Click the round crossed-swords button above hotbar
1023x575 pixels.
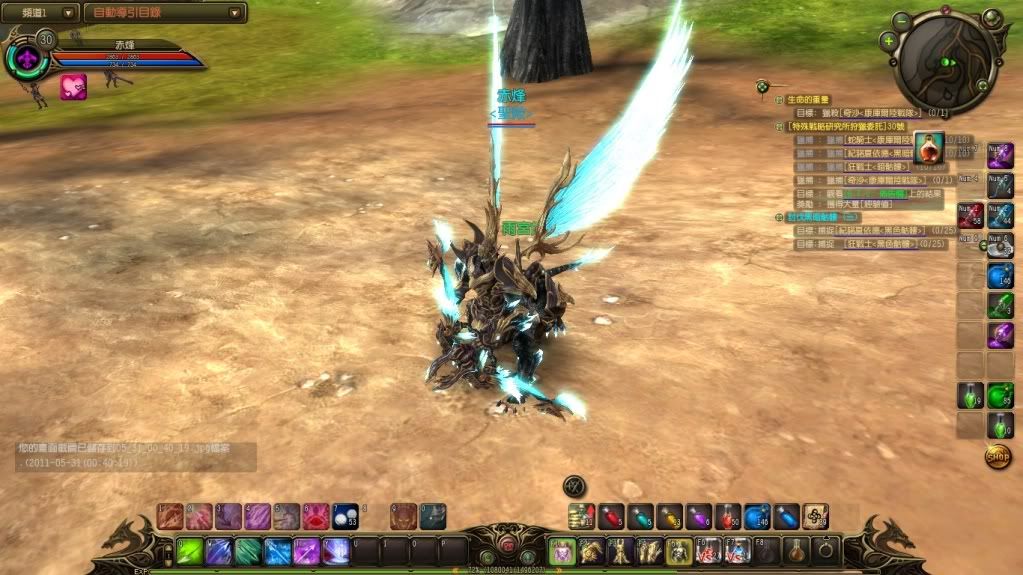tap(574, 485)
